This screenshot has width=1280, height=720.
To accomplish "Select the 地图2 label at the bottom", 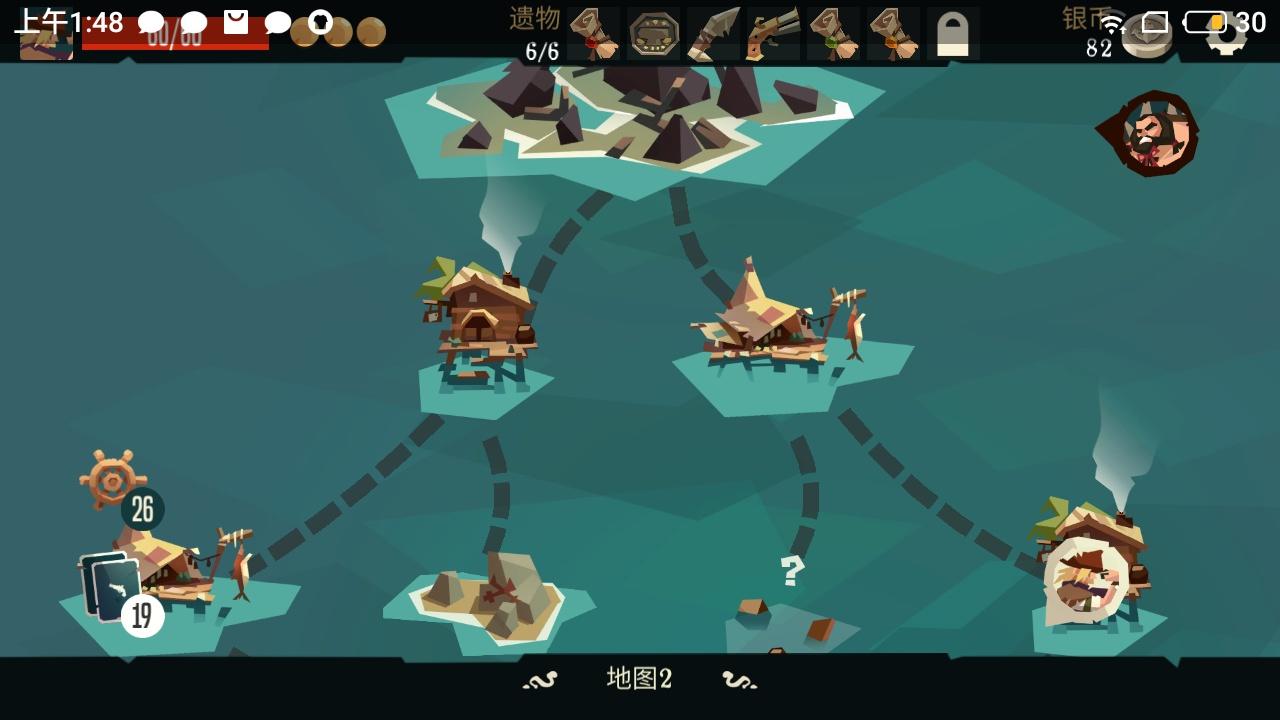I will [640, 679].
